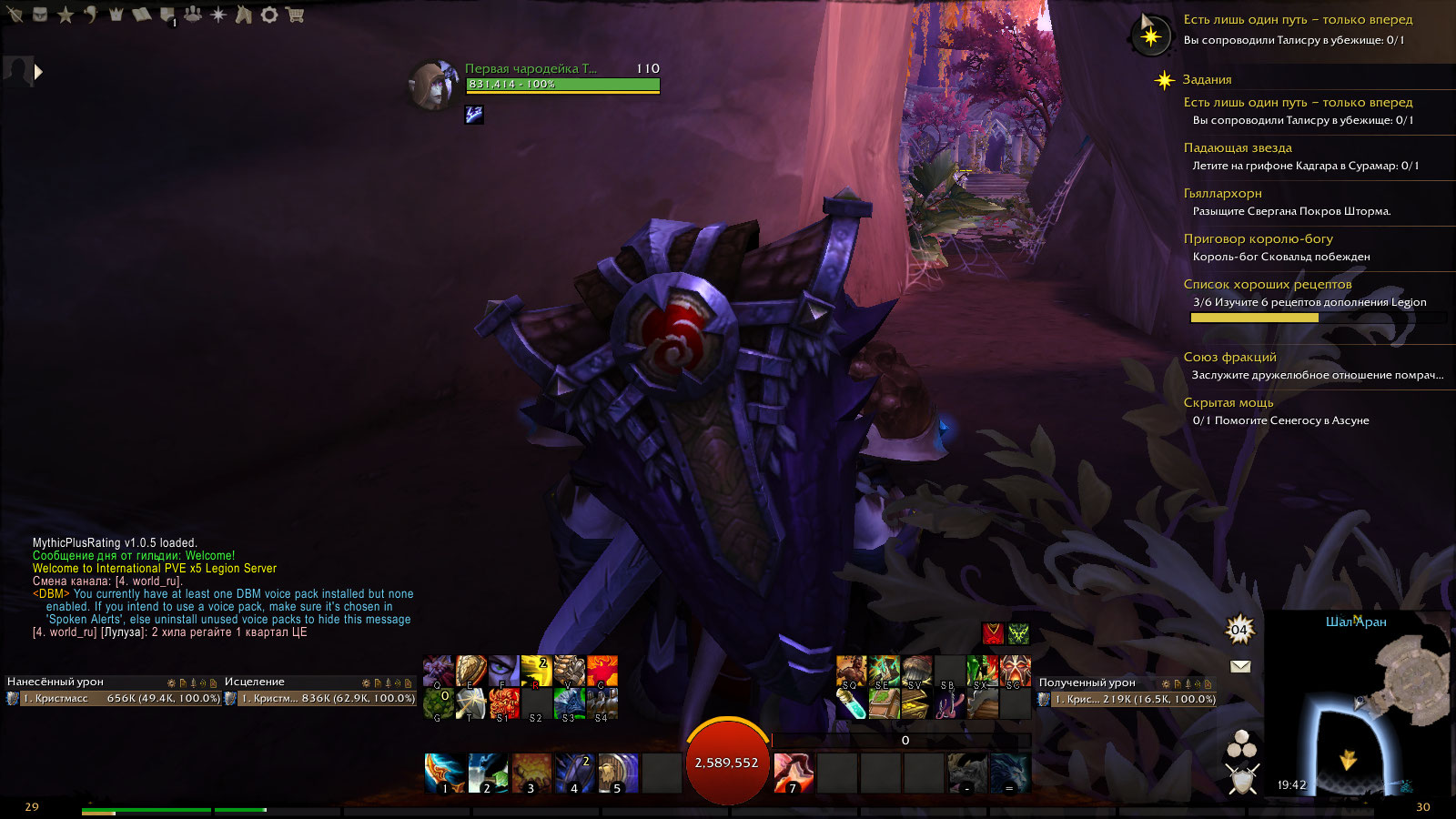Click the crossed swords shield icon by minimap
Viewport: 1456px width, 819px height.
tap(1241, 779)
